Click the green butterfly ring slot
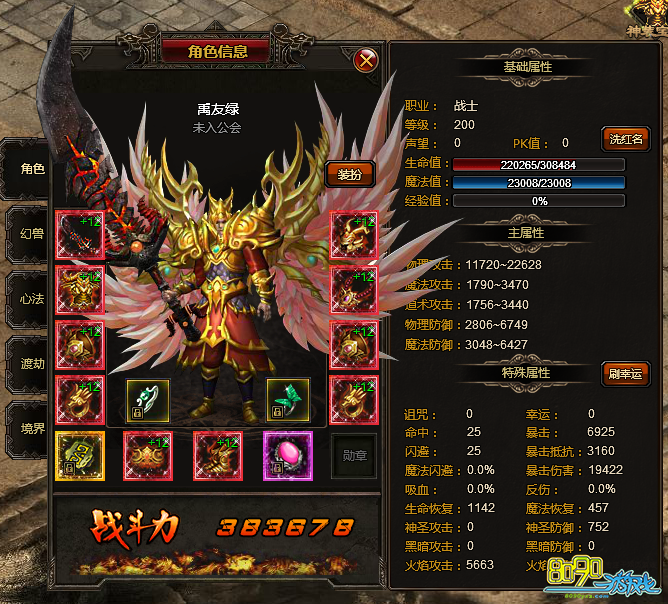Viewport: 668px width, 604px height. [x=288, y=400]
